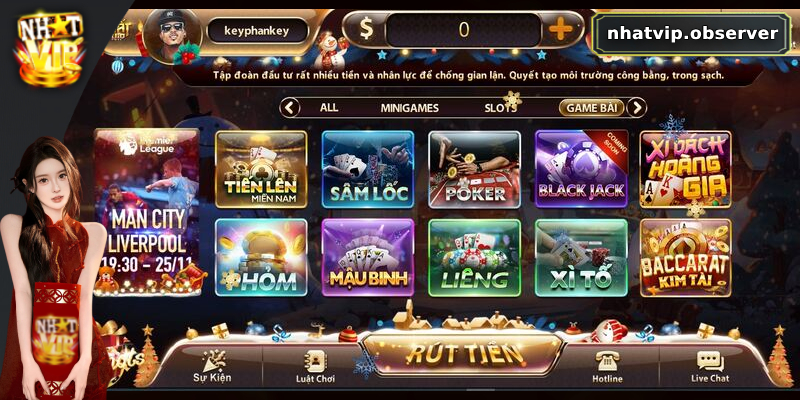
Task: Select the Phỏm card game
Action: [x=261, y=257]
